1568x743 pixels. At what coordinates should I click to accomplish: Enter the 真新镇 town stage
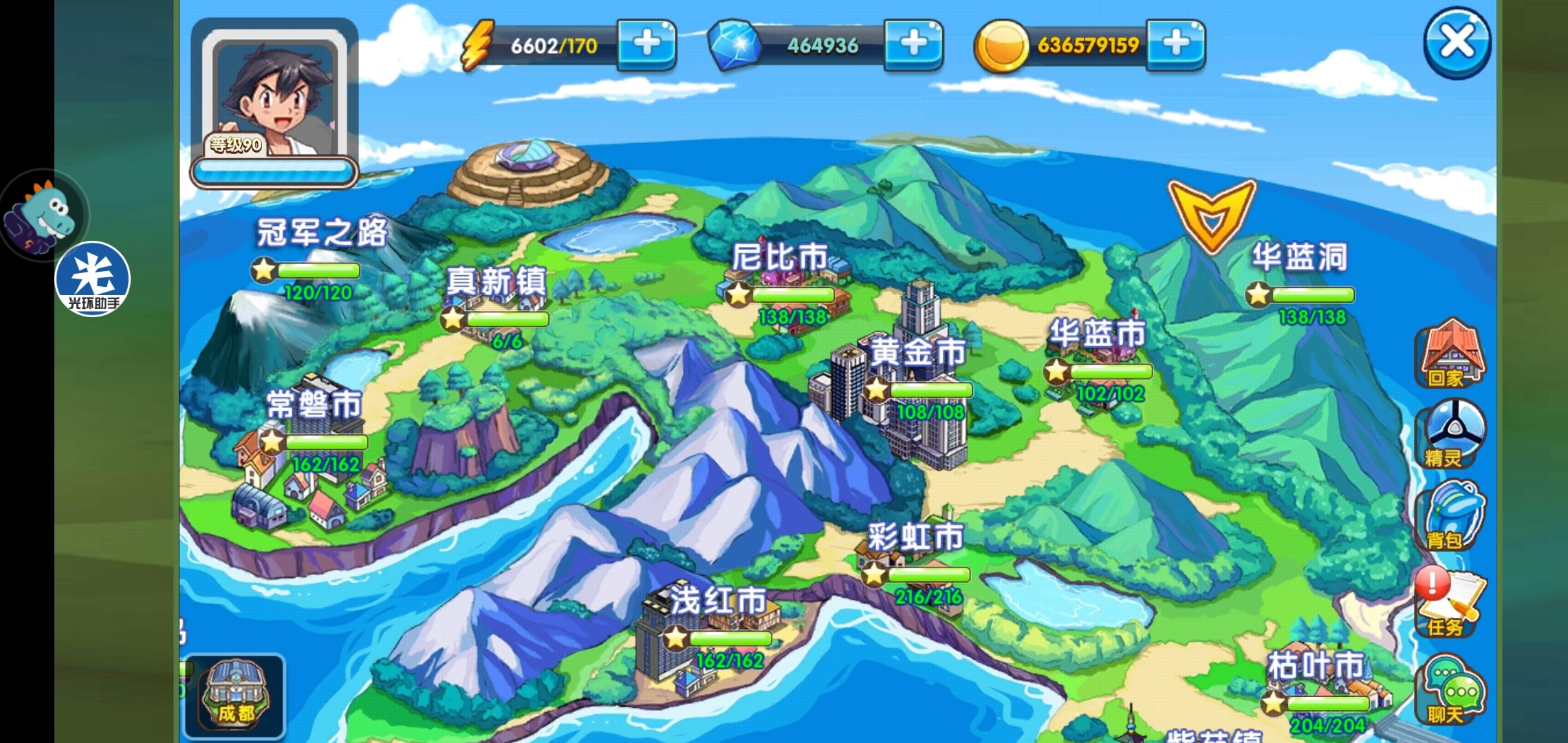click(x=496, y=282)
